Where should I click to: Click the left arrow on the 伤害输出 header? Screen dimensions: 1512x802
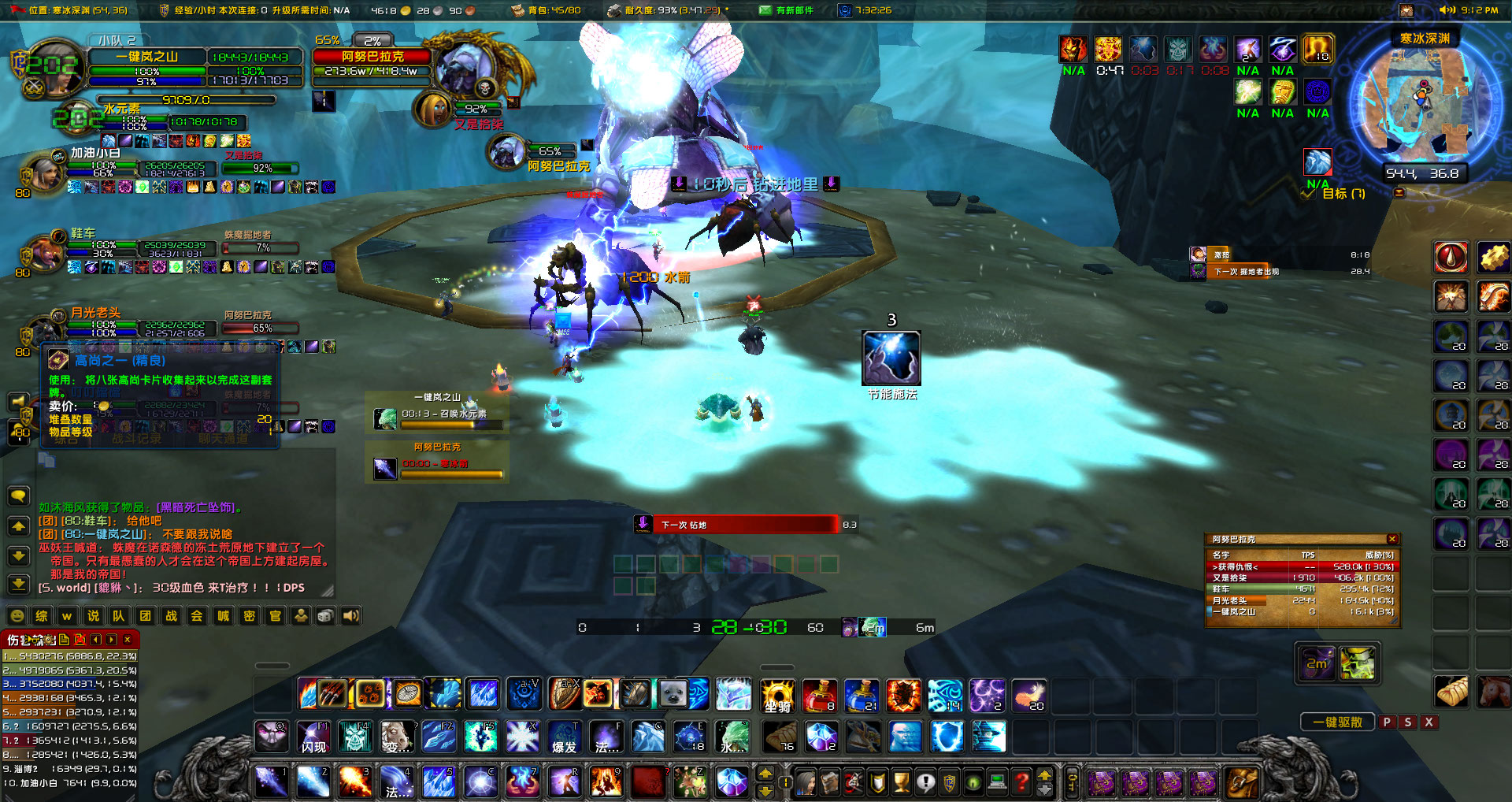coord(95,640)
